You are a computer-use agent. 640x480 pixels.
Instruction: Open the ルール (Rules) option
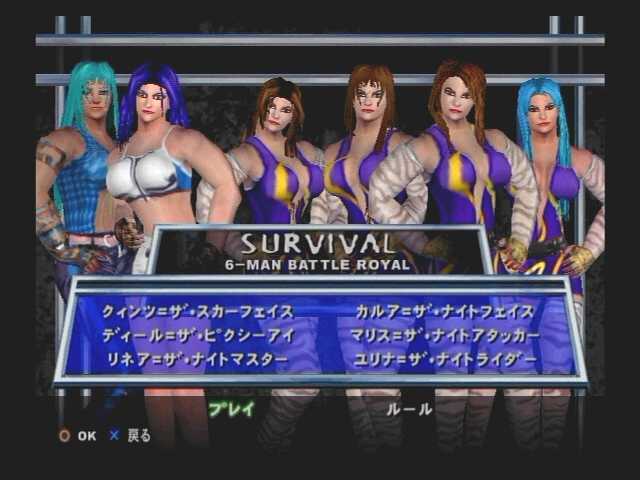point(408,408)
